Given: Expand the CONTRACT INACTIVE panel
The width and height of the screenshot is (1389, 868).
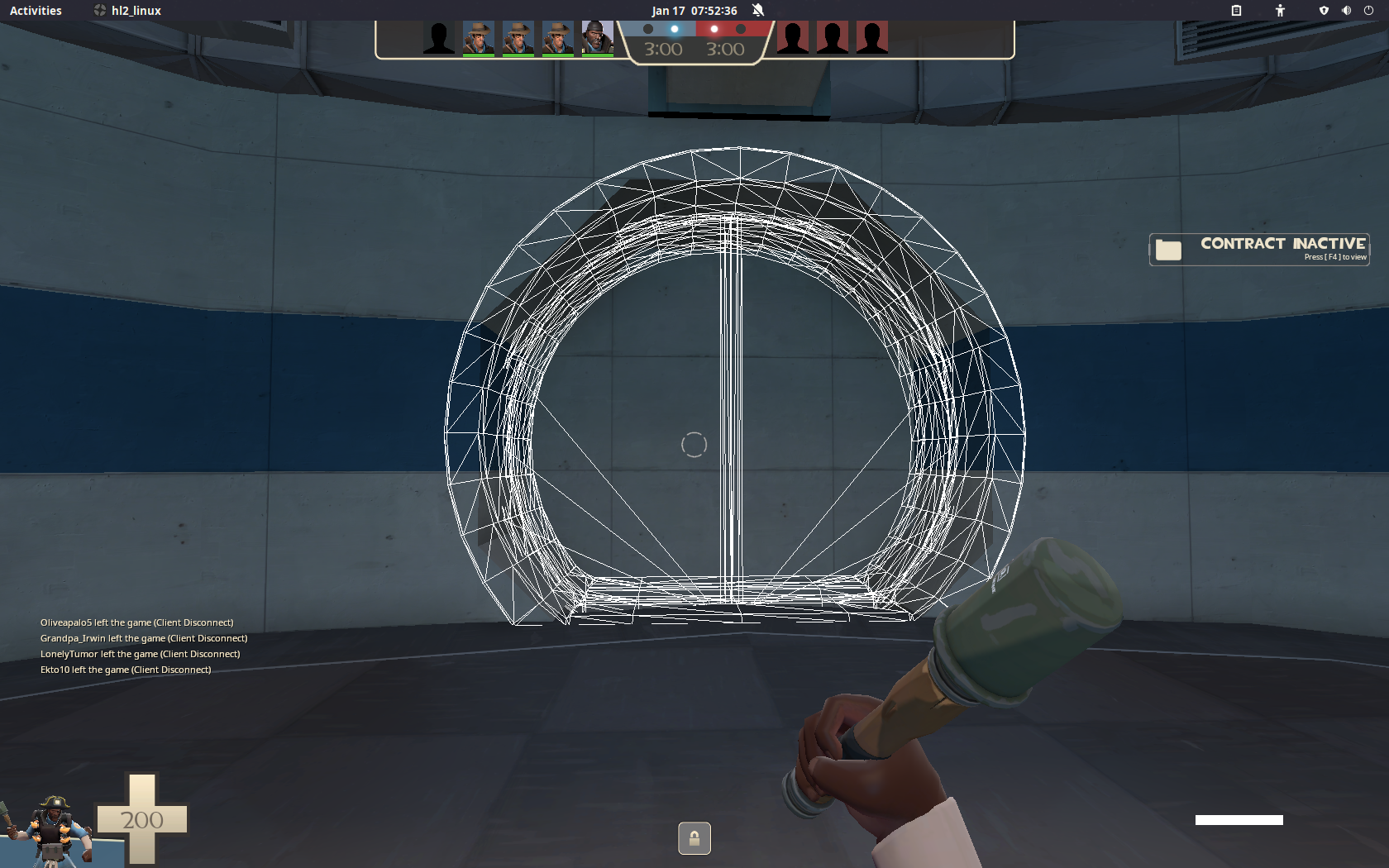Looking at the screenshot, I should (x=1258, y=249).
